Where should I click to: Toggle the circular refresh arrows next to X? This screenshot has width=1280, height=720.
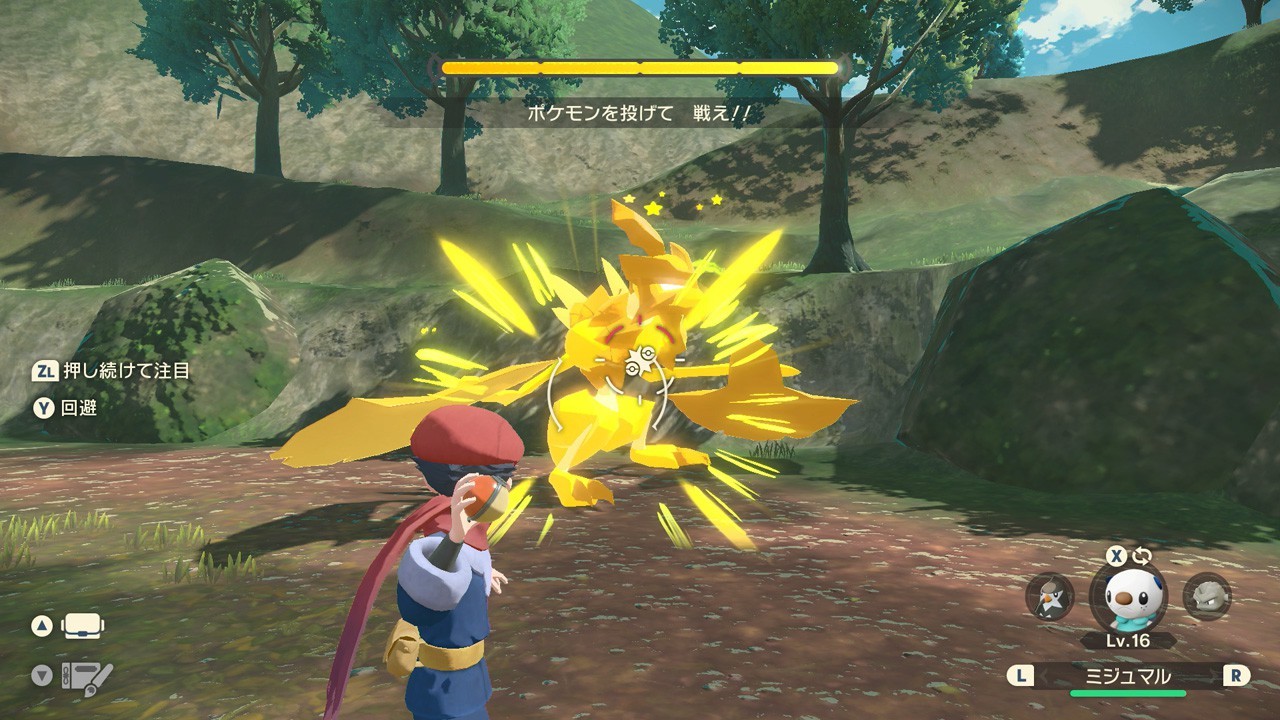(1143, 554)
